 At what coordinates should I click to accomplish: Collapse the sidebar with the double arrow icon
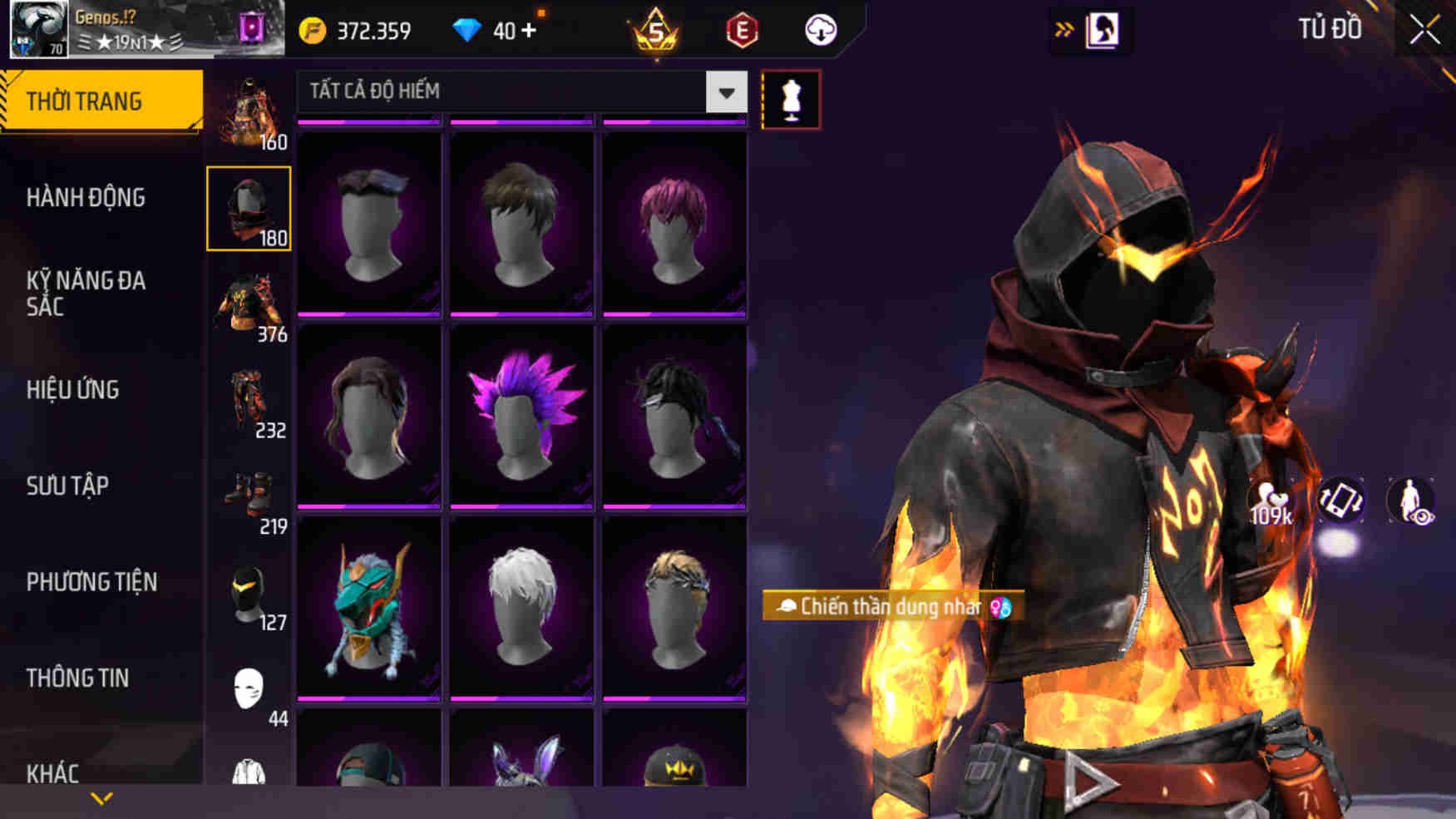pos(1064,27)
